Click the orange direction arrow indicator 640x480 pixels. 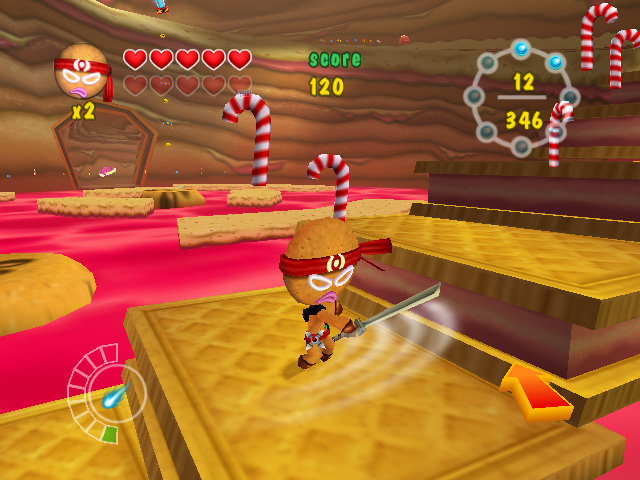tap(535, 391)
